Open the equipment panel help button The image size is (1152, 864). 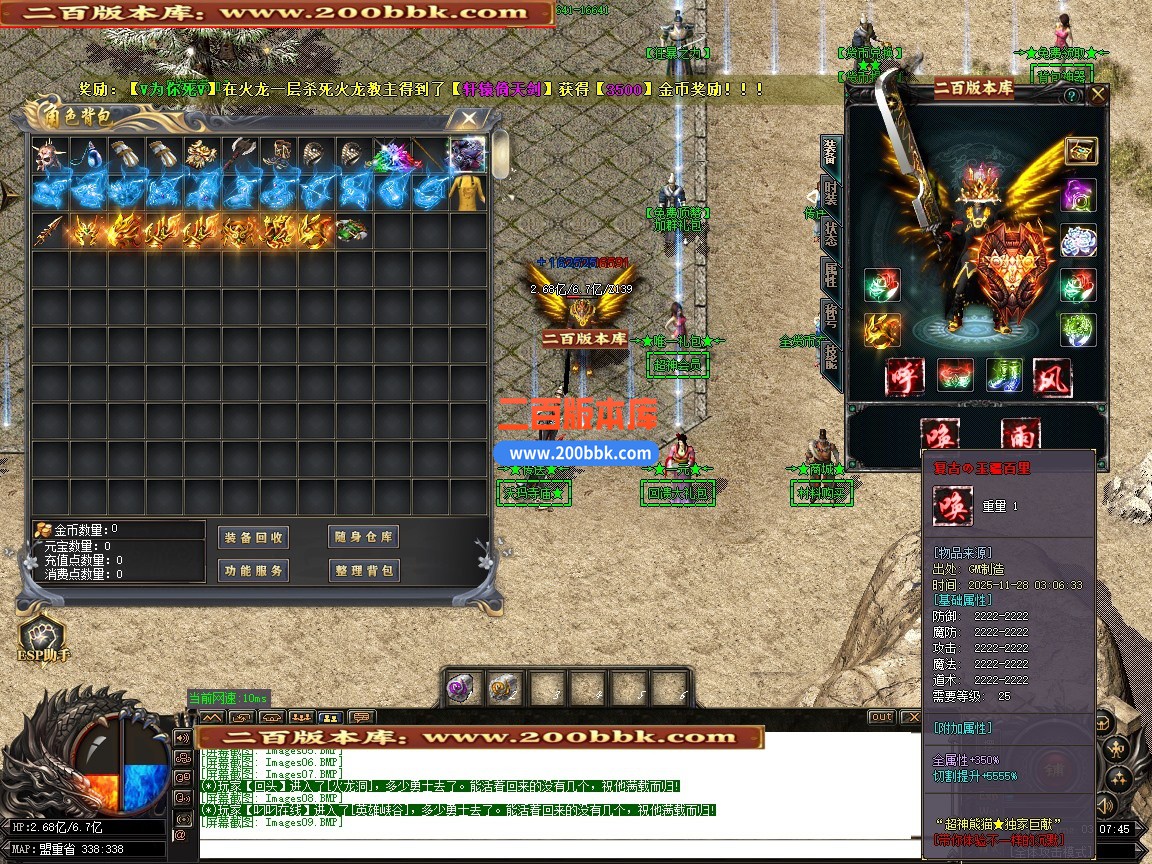tap(1071, 96)
